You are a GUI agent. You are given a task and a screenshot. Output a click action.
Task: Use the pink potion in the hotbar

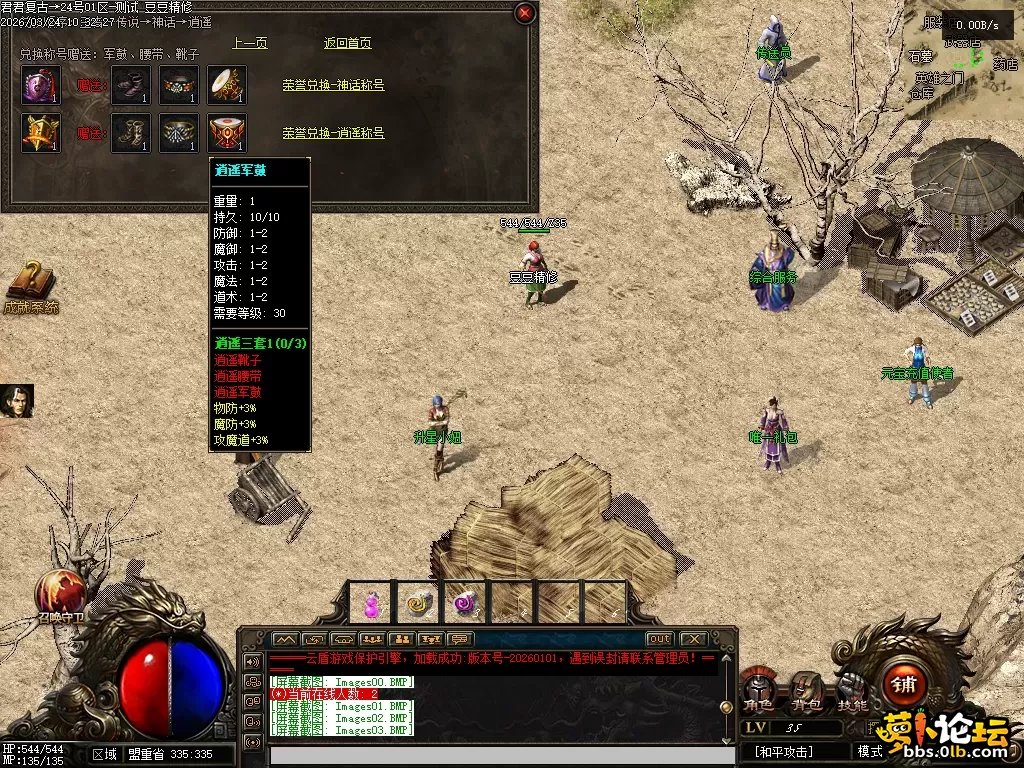tap(373, 604)
